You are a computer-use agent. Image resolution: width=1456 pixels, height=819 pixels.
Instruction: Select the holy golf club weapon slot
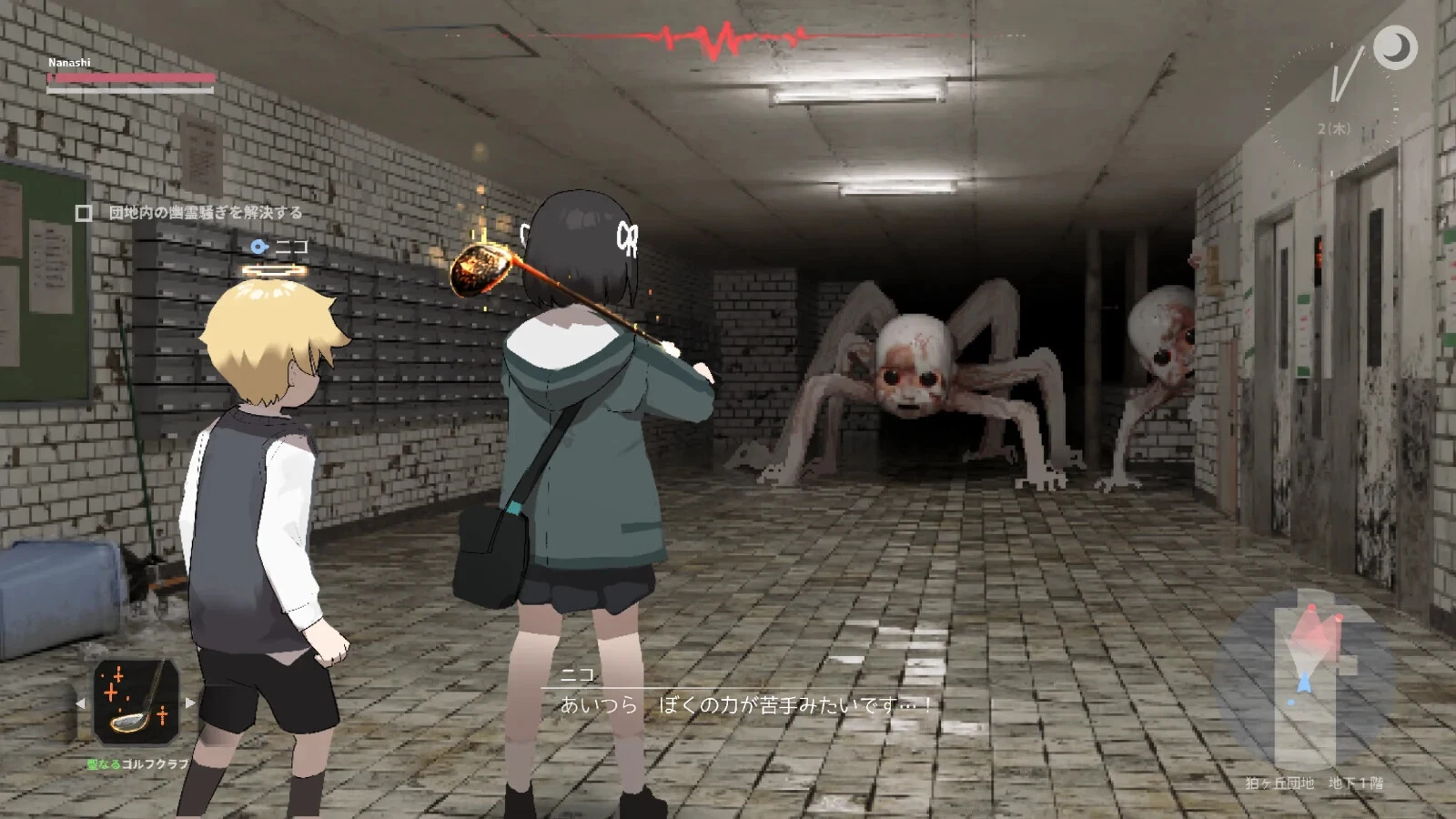pyautogui.click(x=136, y=703)
